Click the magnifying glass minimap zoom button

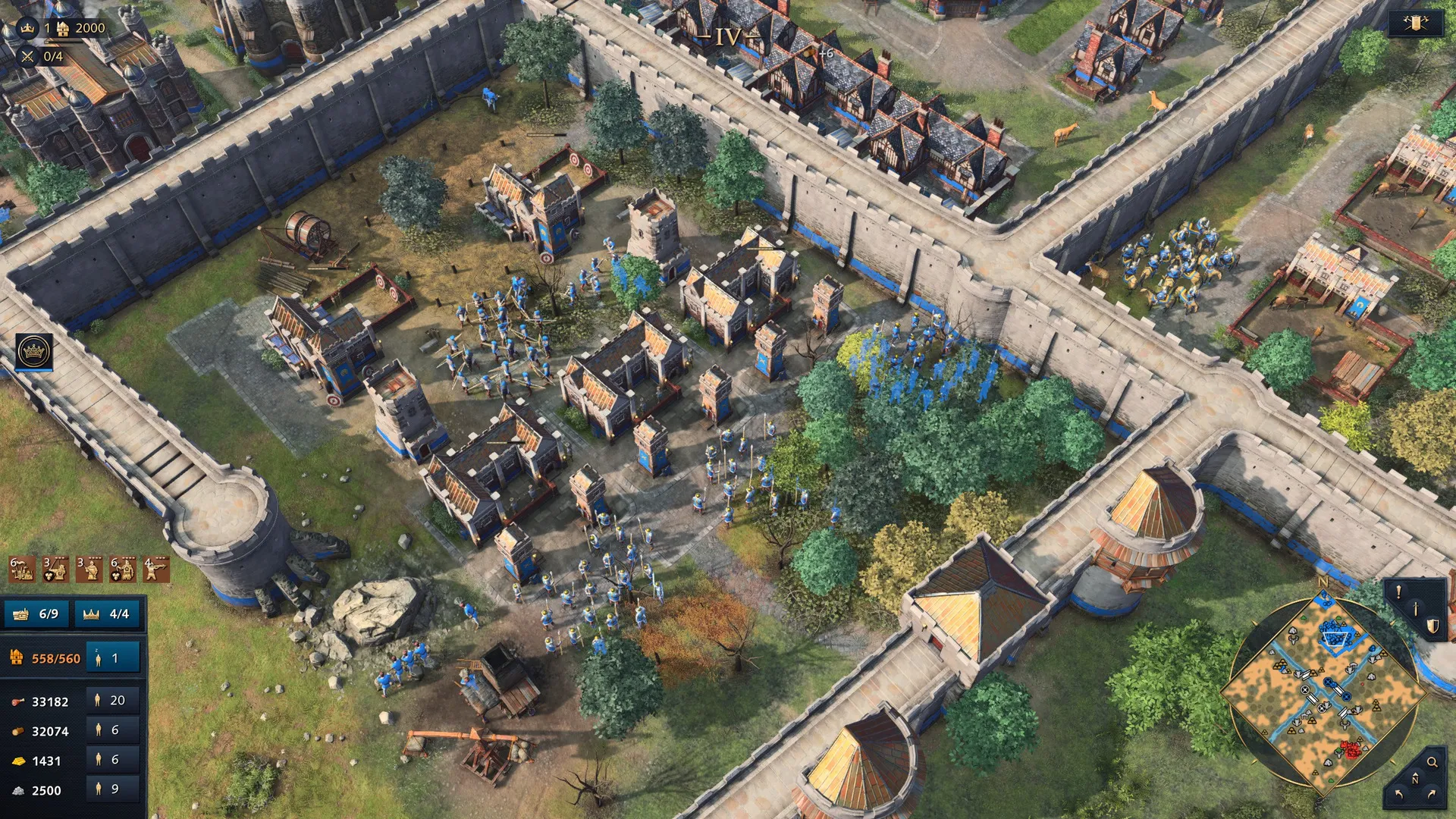(1432, 762)
